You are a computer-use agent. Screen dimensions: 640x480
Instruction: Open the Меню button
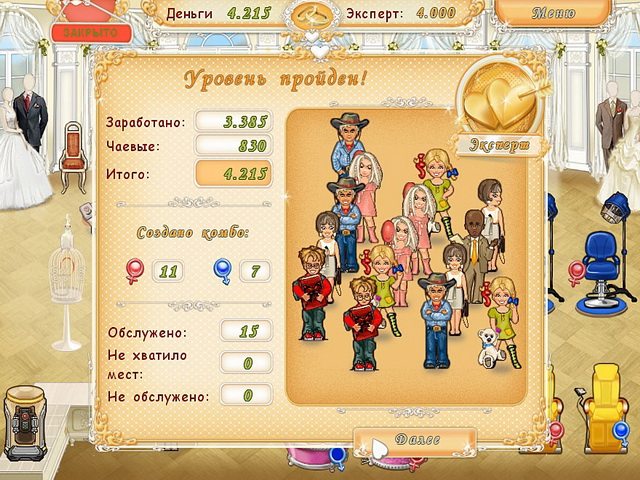tap(553, 15)
